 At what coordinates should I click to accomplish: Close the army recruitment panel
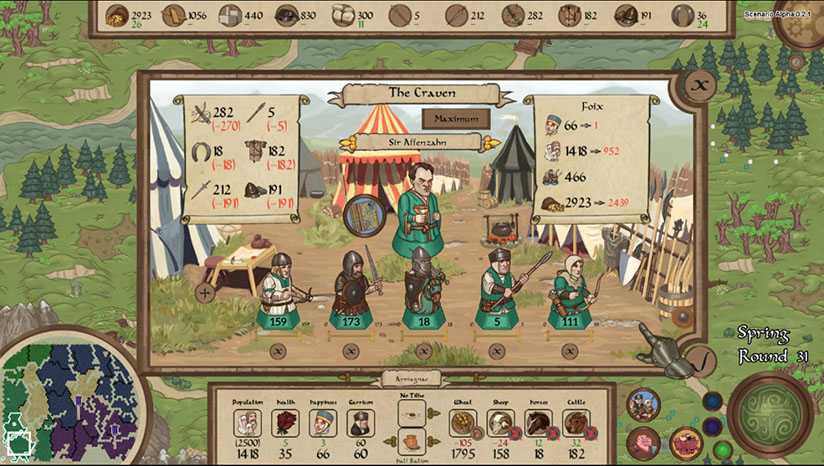[x=700, y=87]
